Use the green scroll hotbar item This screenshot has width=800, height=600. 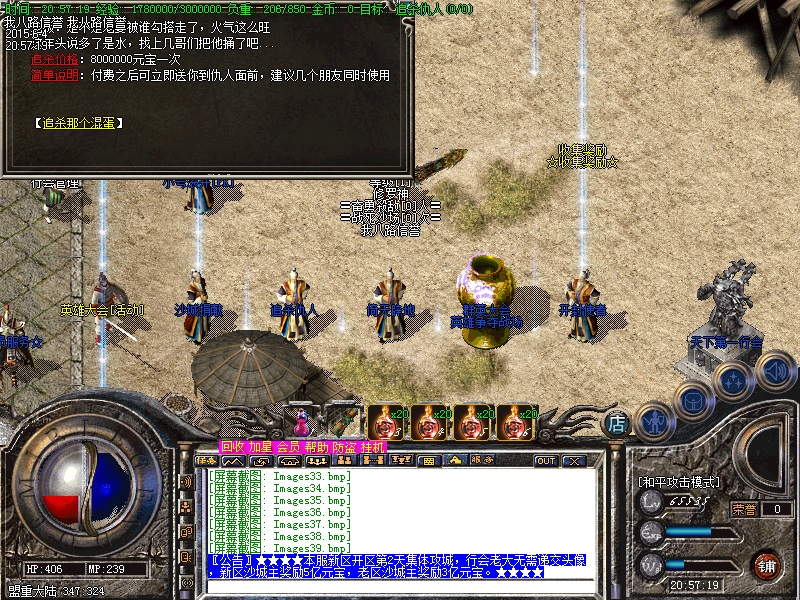tap(342, 421)
